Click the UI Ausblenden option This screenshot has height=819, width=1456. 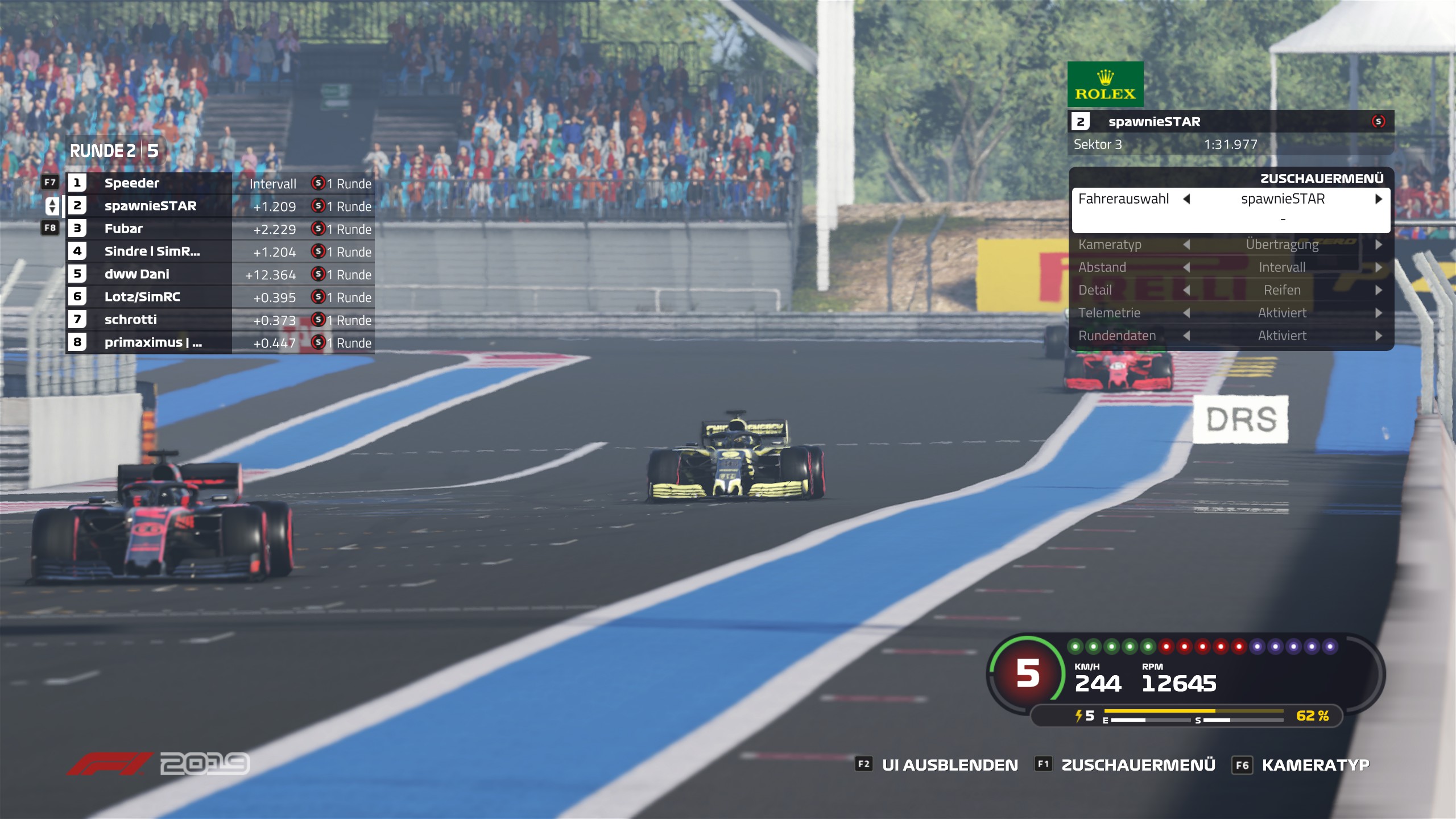949,765
